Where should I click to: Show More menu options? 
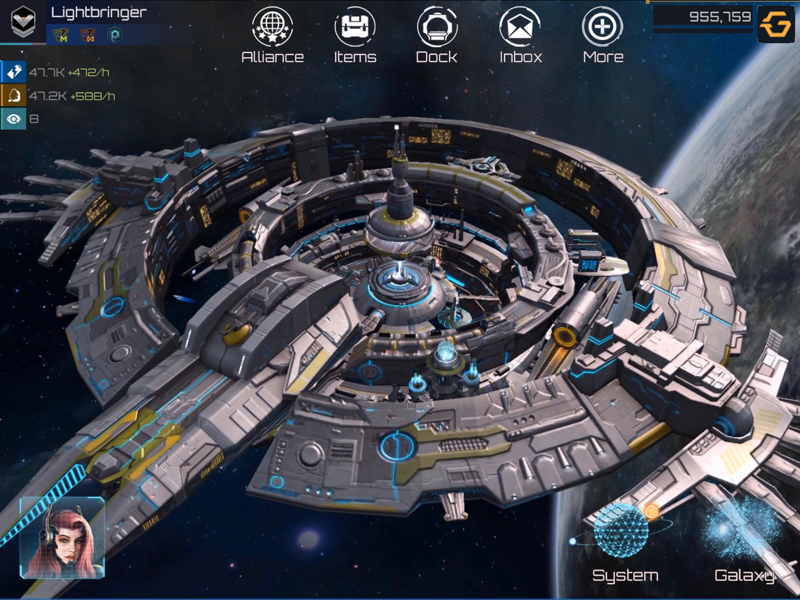pos(602,28)
